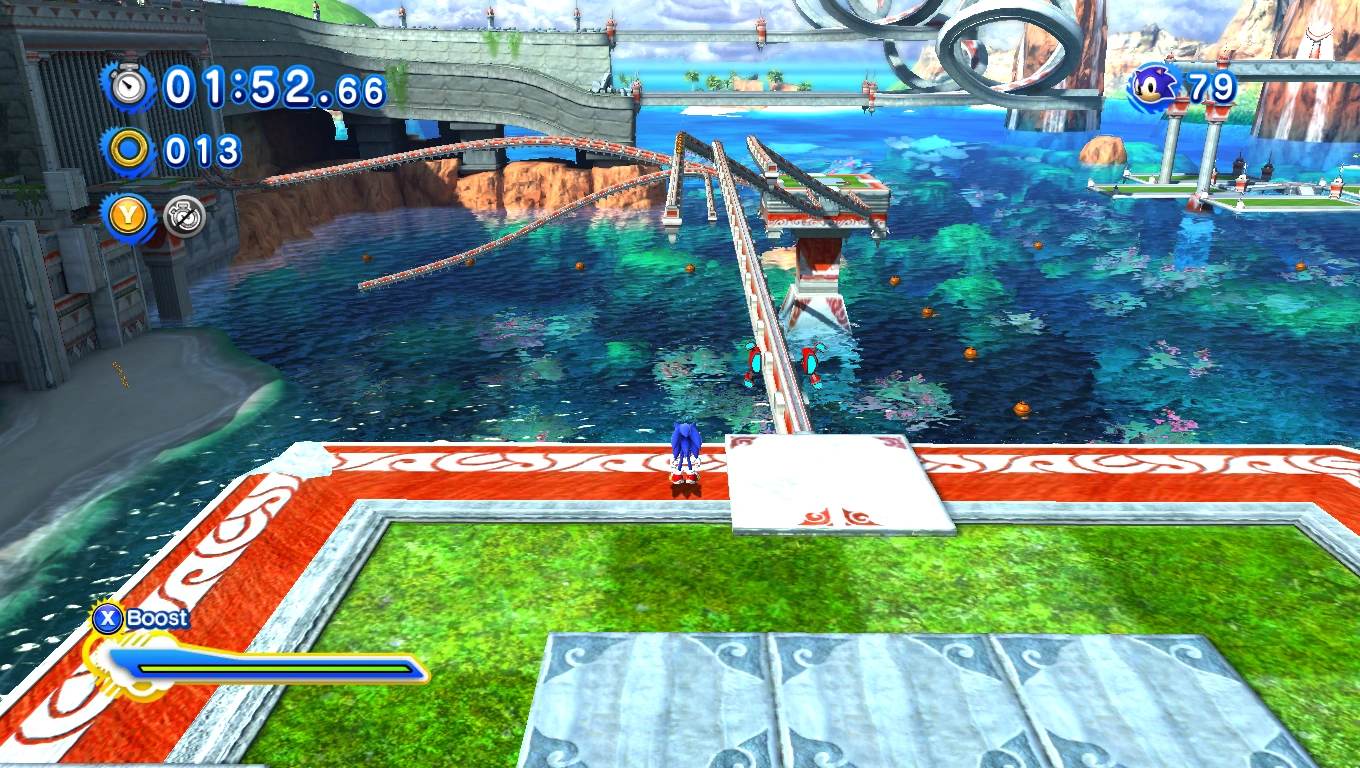
Task: Click the stopwatch icon beside the timer
Action: pos(129,87)
